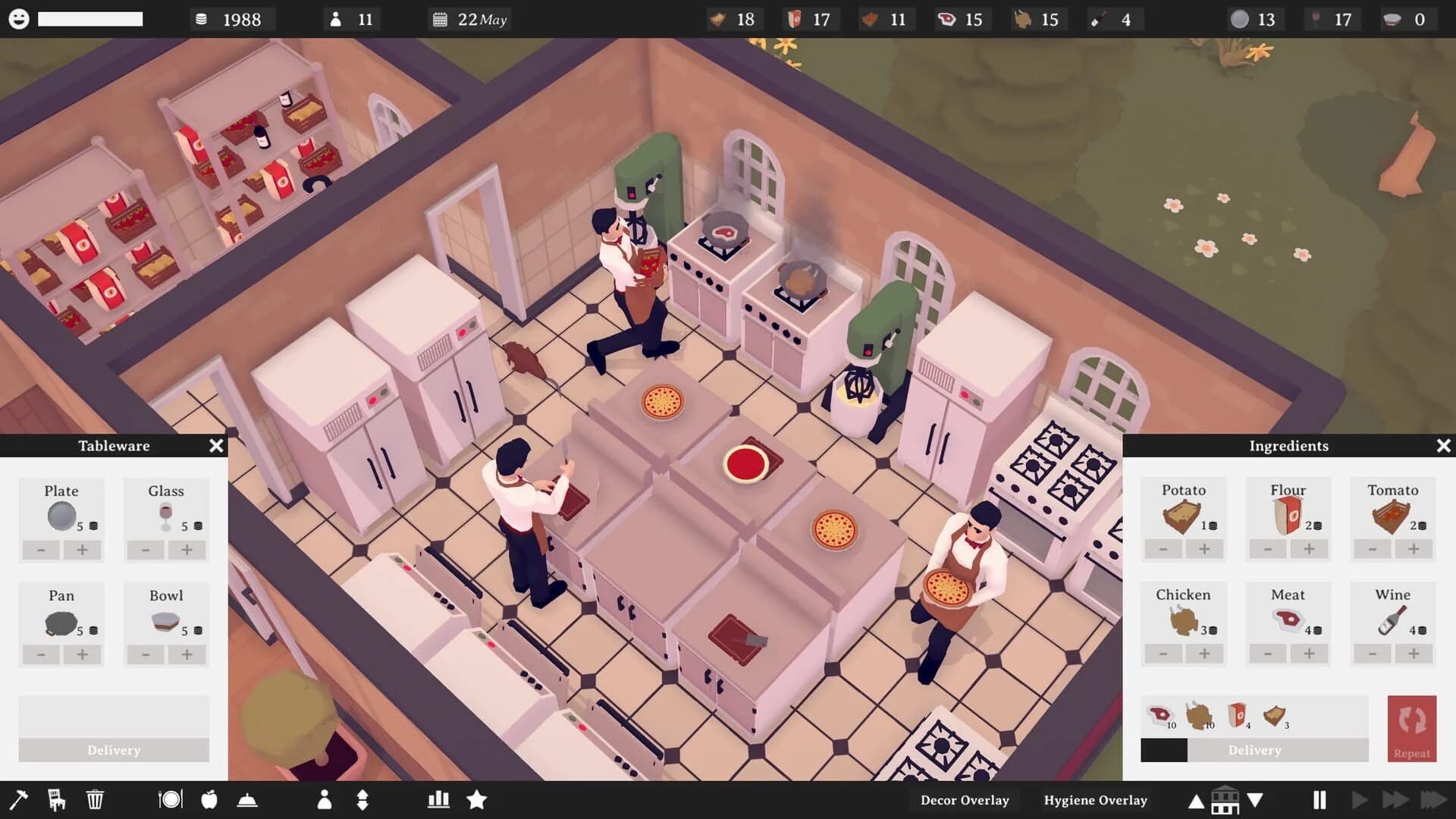1456x819 pixels.
Task: Open the staff panel person icon
Action: tap(326, 799)
